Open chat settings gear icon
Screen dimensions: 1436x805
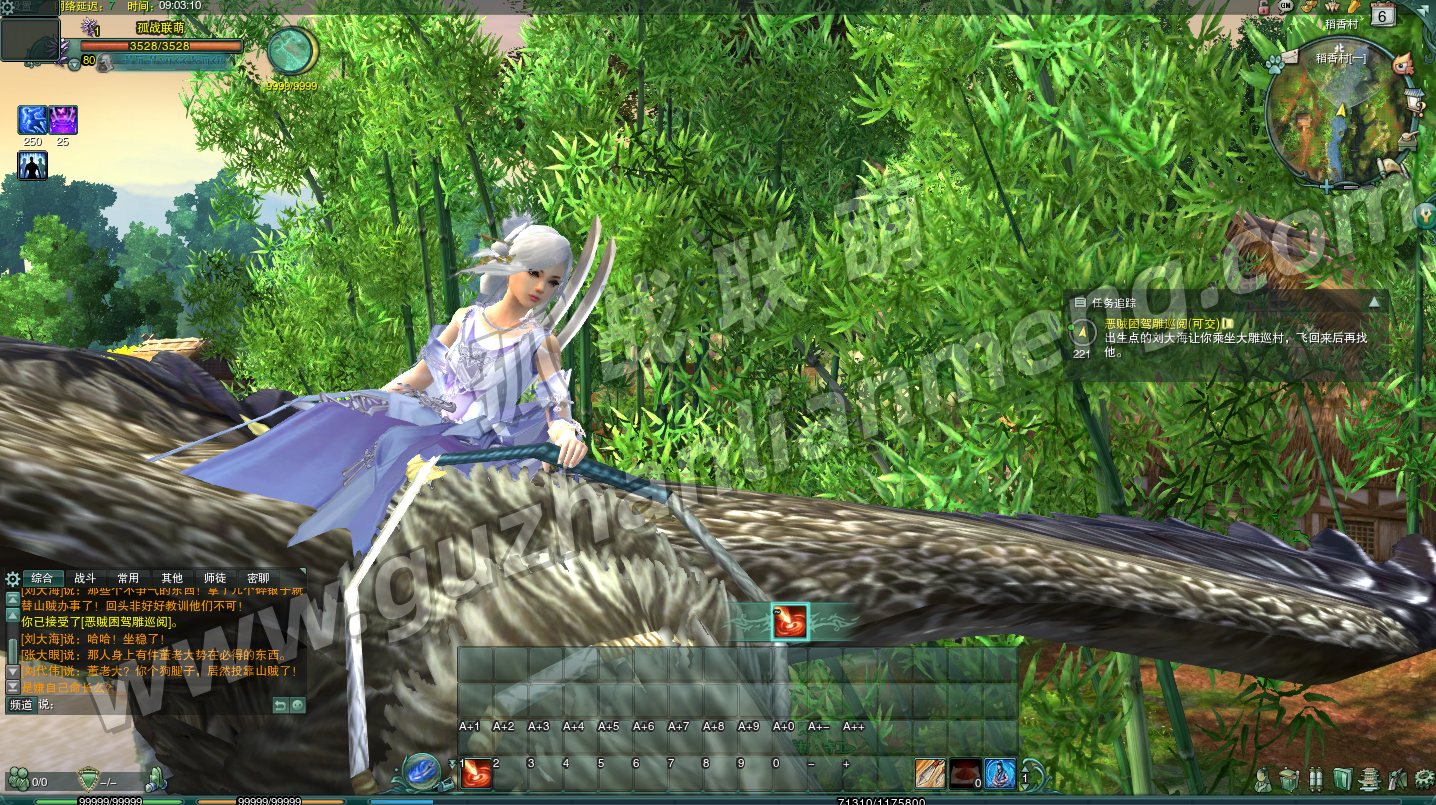(x=12, y=579)
